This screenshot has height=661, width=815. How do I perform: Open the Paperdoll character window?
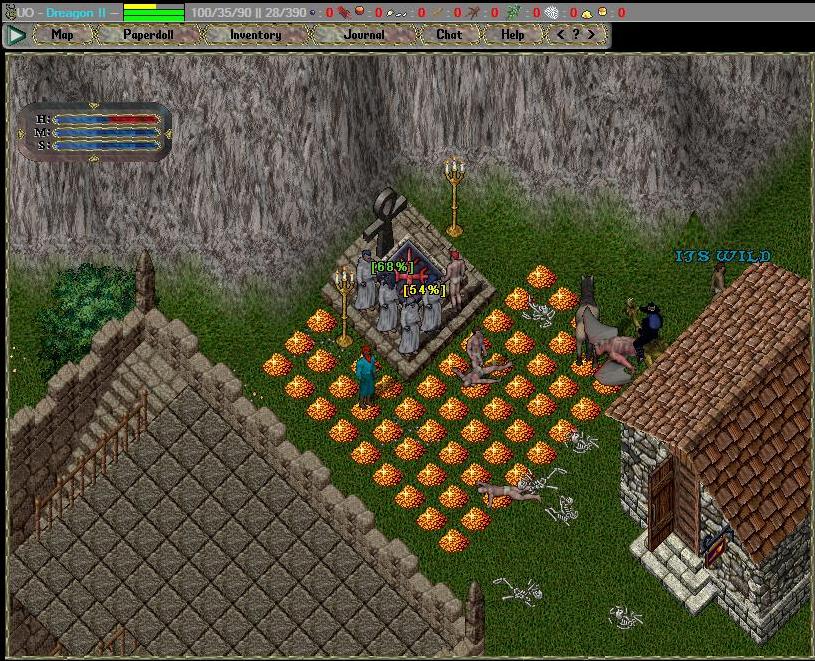click(x=148, y=35)
